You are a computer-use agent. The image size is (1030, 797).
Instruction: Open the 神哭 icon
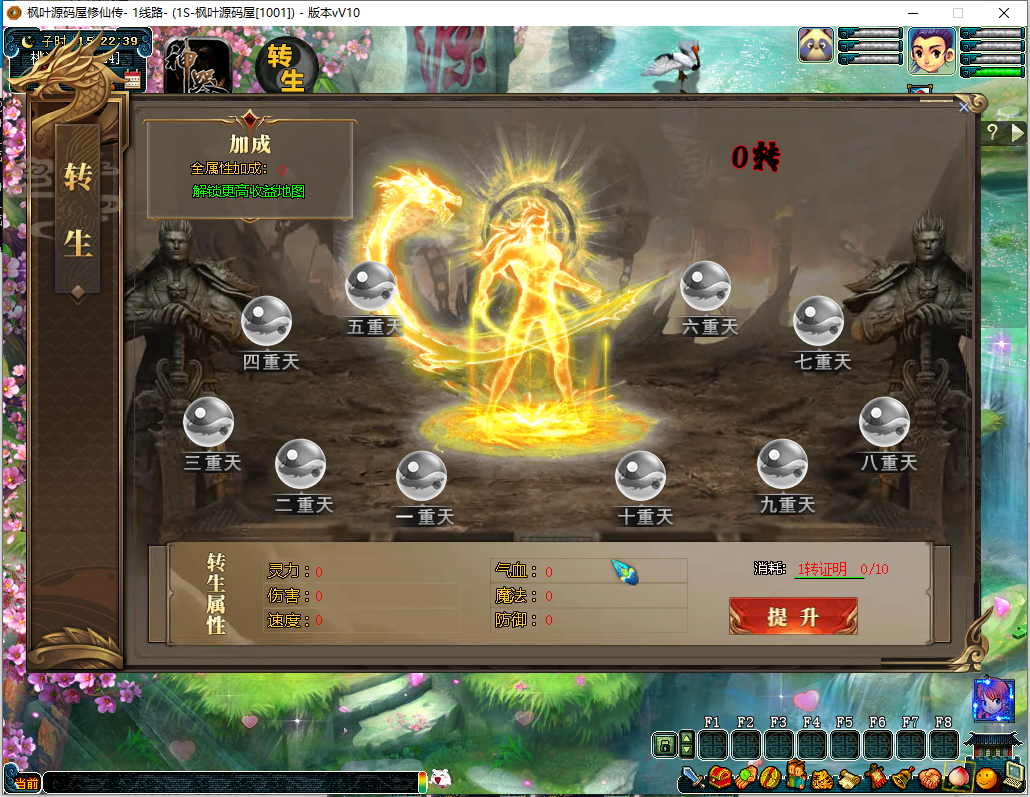pyautogui.click(x=197, y=66)
